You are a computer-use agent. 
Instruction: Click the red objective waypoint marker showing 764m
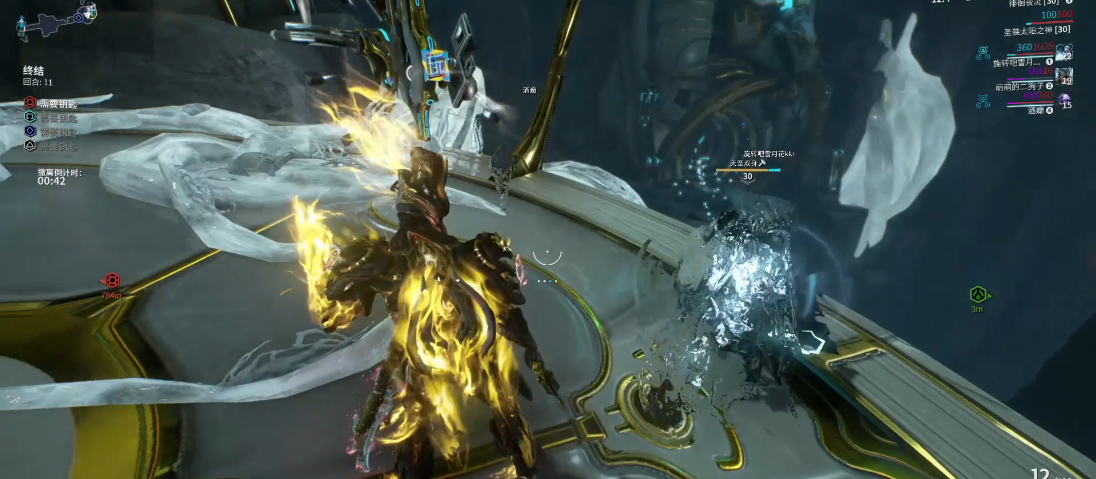[x=112, y=282]
